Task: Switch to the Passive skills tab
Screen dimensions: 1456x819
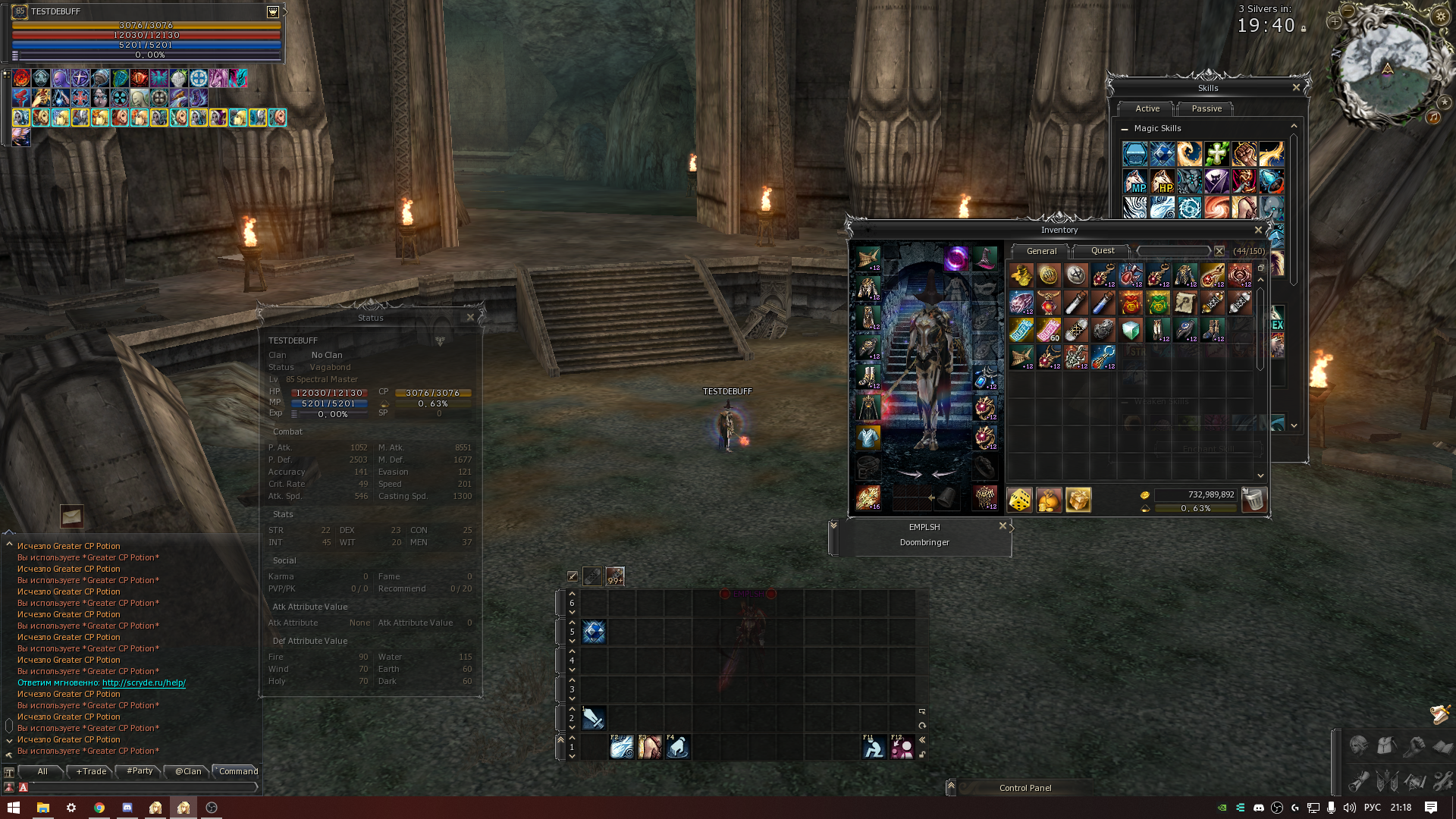Action: coord(1206,108)
